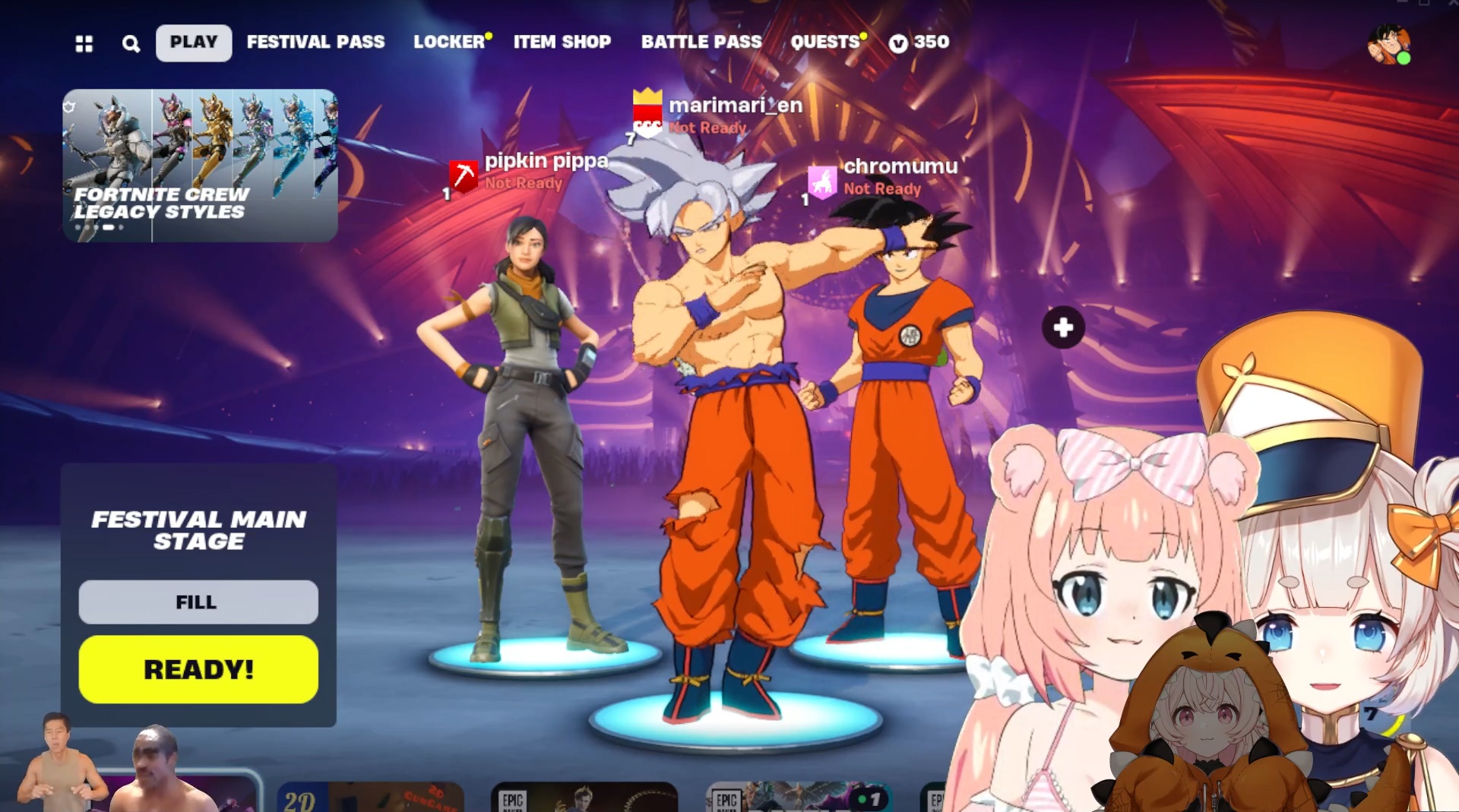Select party member chromumu

[900, 166]
